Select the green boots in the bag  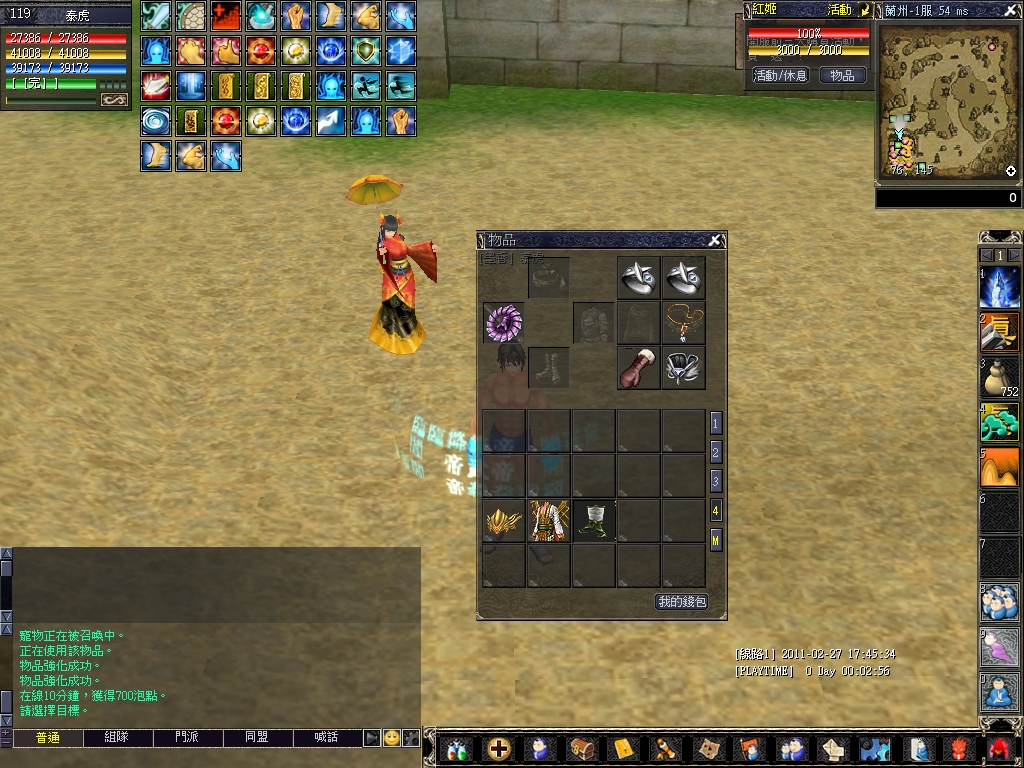click(x=594, y=521)
